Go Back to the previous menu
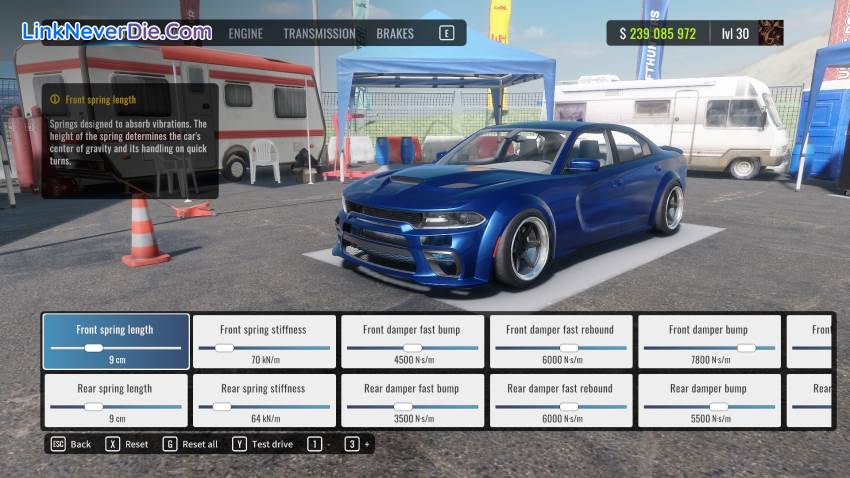850x478 pixels. coord(70,444)
